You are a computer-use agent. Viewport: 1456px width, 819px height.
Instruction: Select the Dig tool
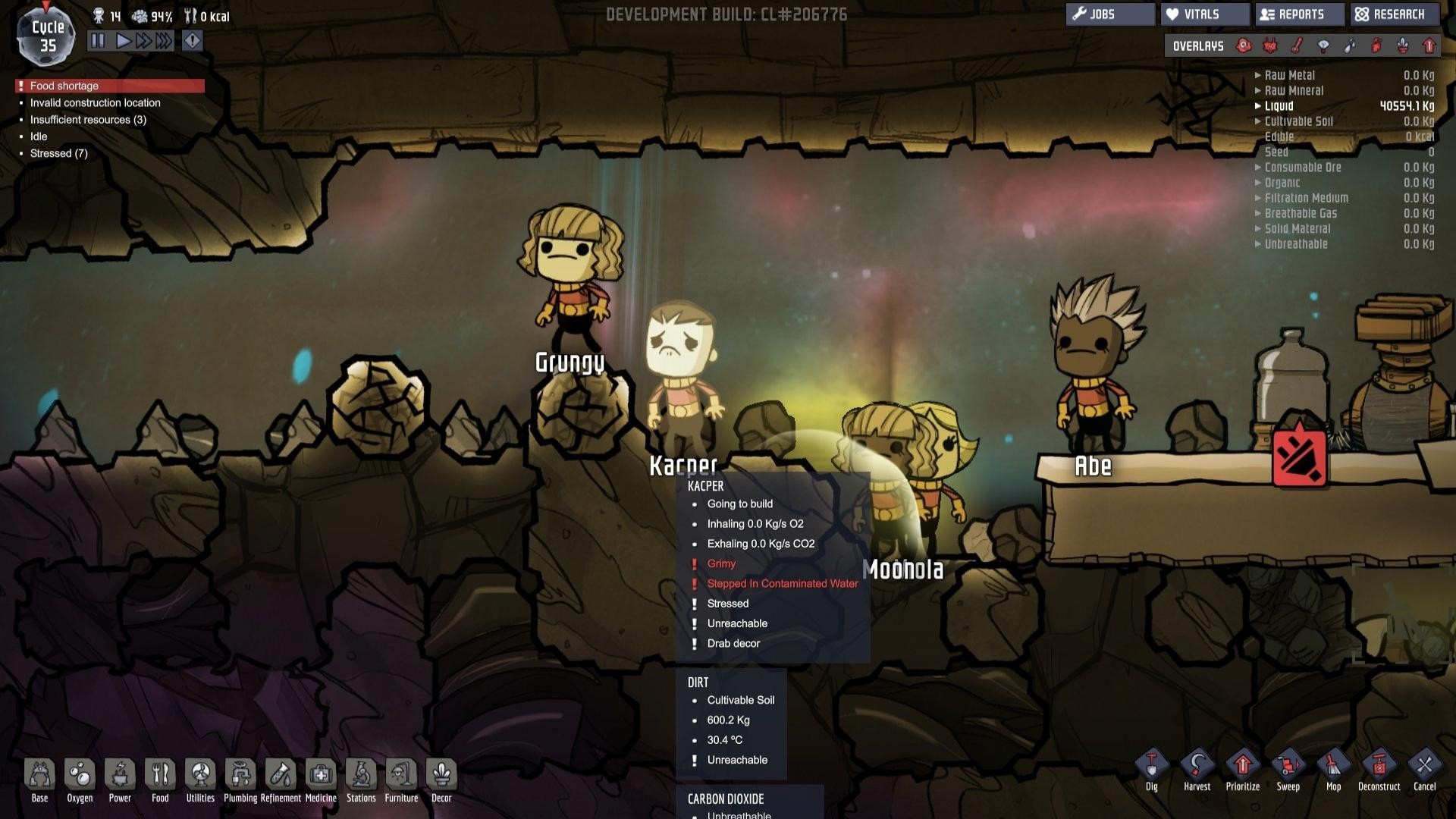[x=1151, y=770]
